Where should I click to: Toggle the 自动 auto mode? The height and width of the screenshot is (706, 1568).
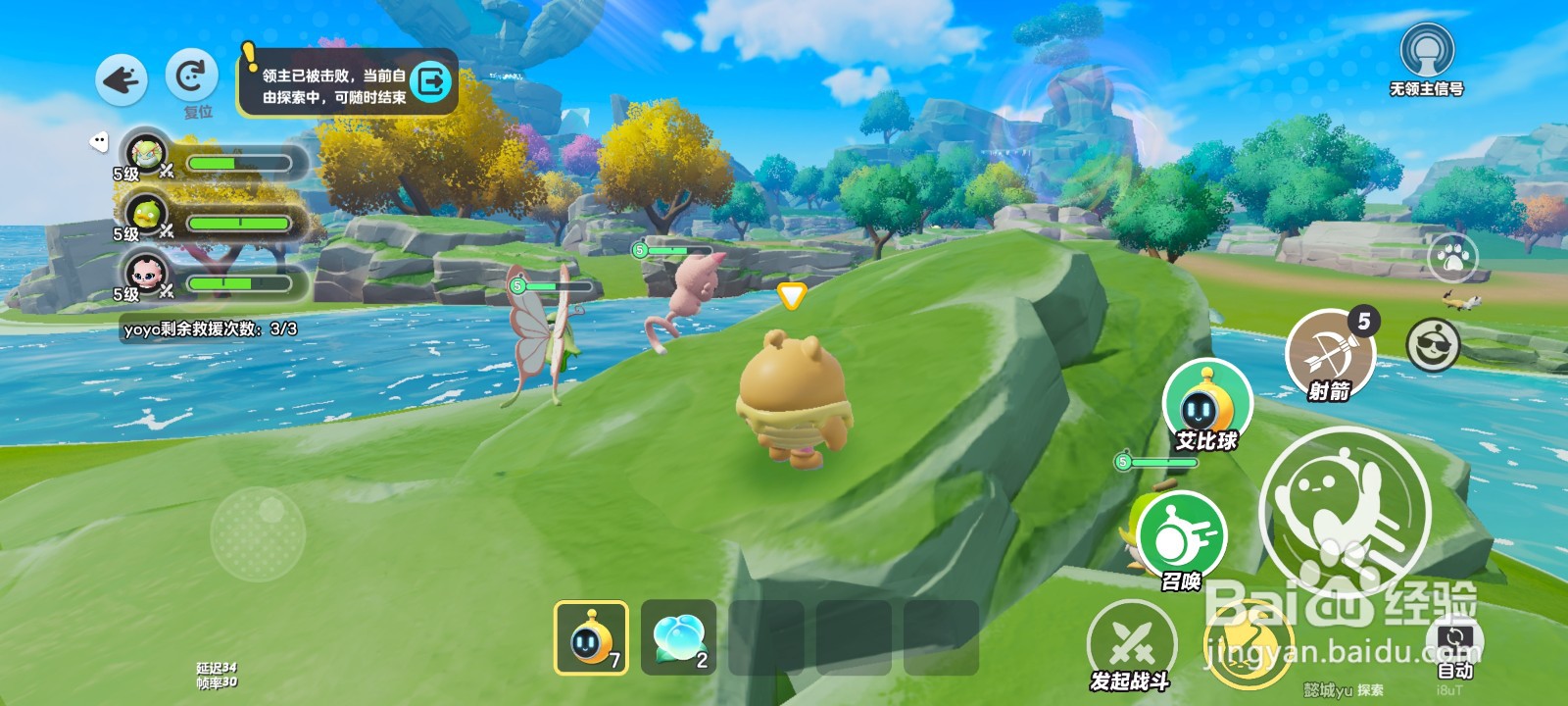click(1455, 646)
